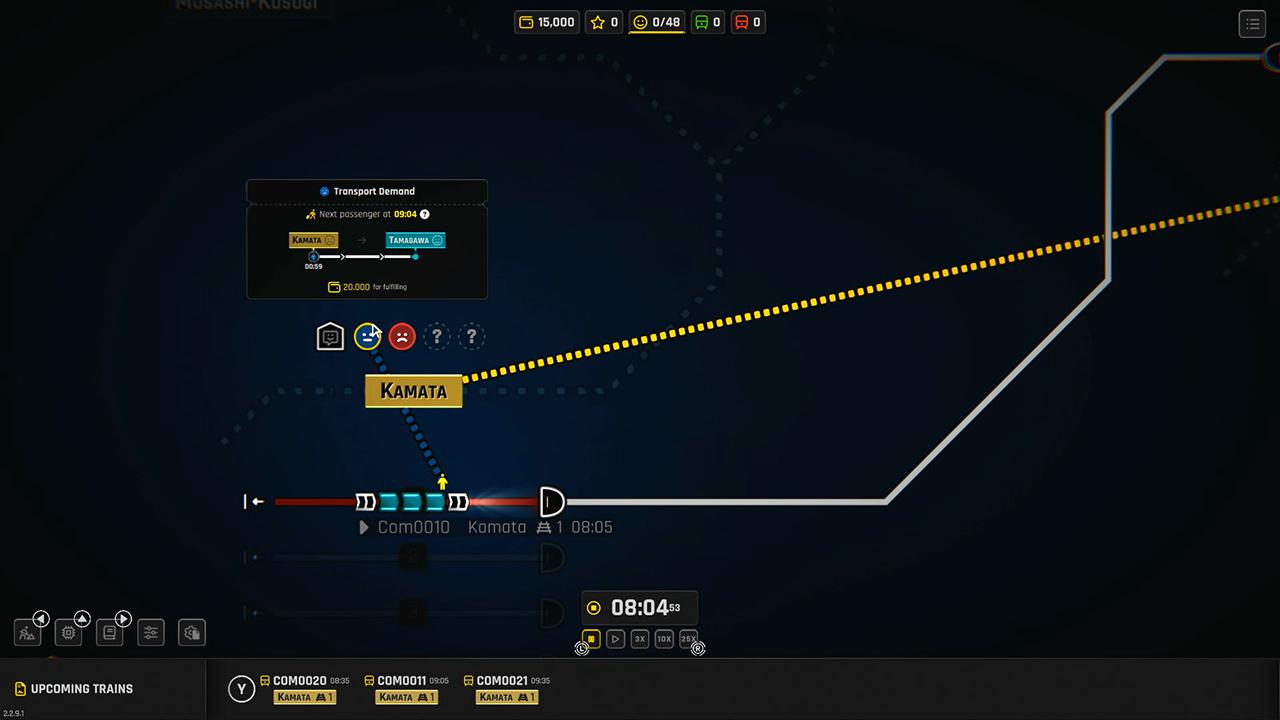This screenshot has width=1280, height=720.
Task: Open the contracts book panel
Action: [109, 632]
